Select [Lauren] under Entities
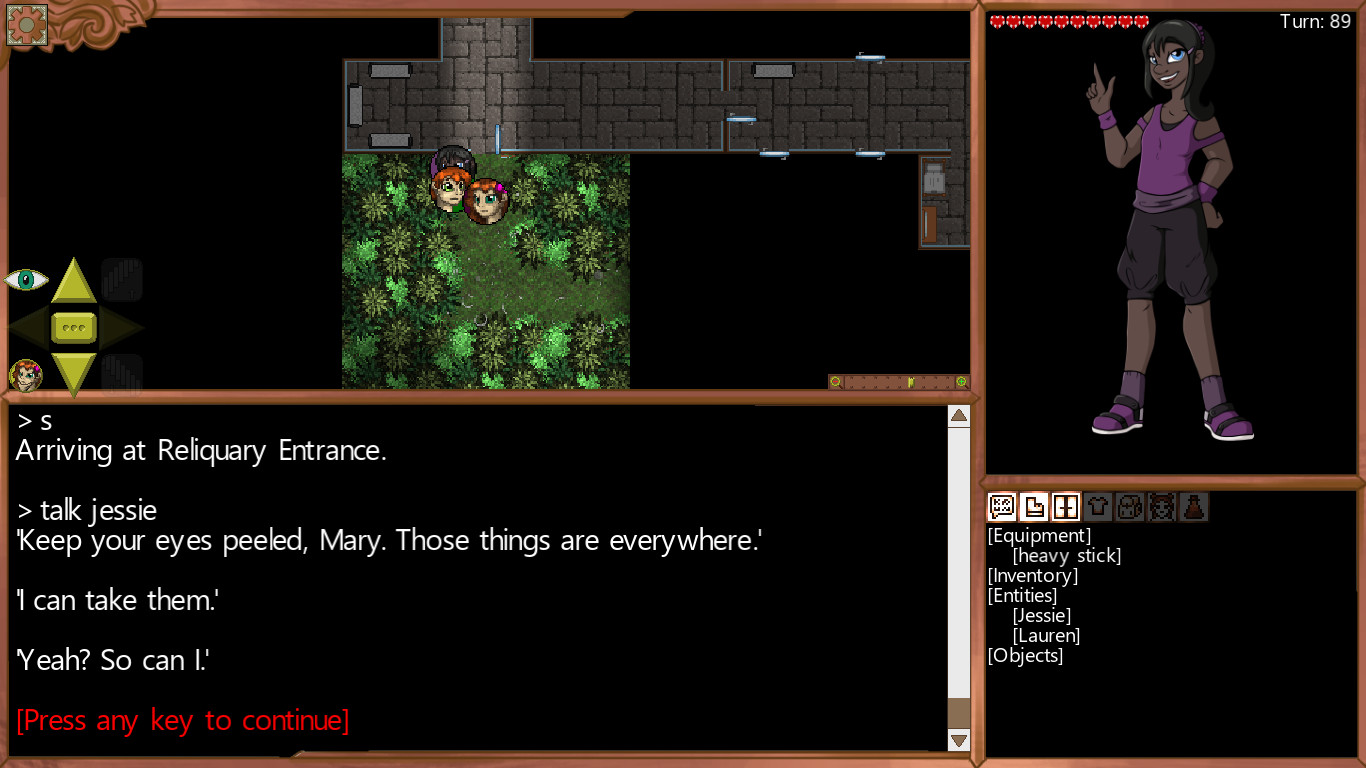This screenshot has height=768, width=1366. (x=1046, y=635)
